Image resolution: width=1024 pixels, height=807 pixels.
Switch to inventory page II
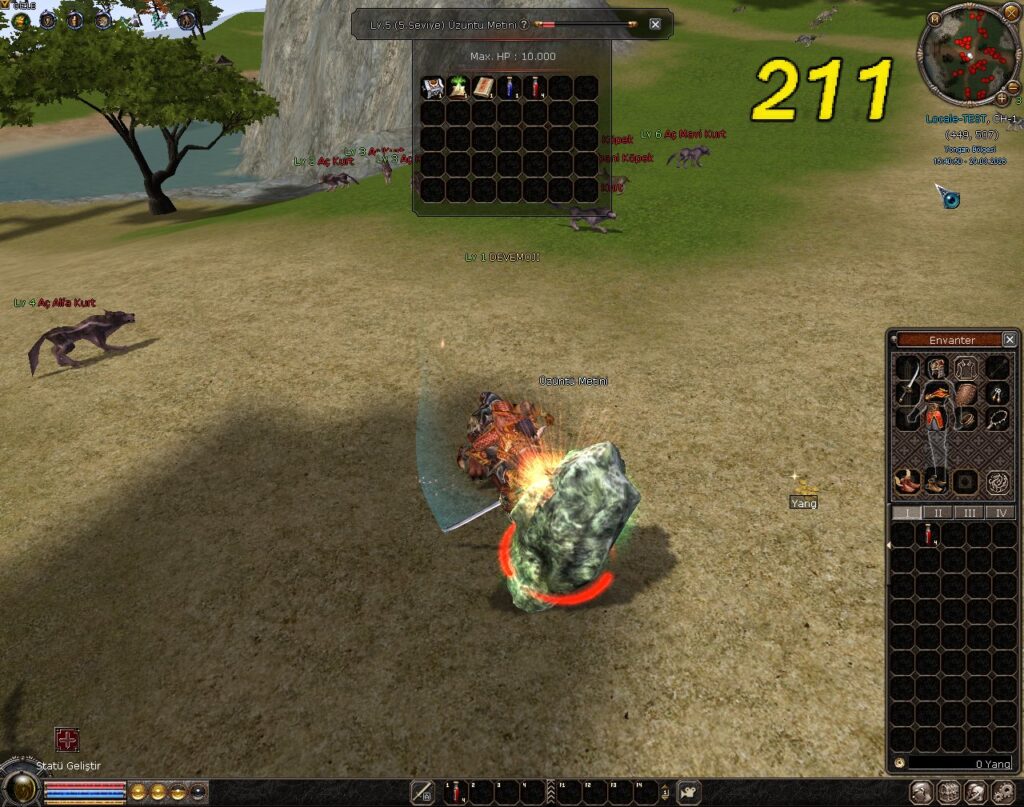coord(937,512)
